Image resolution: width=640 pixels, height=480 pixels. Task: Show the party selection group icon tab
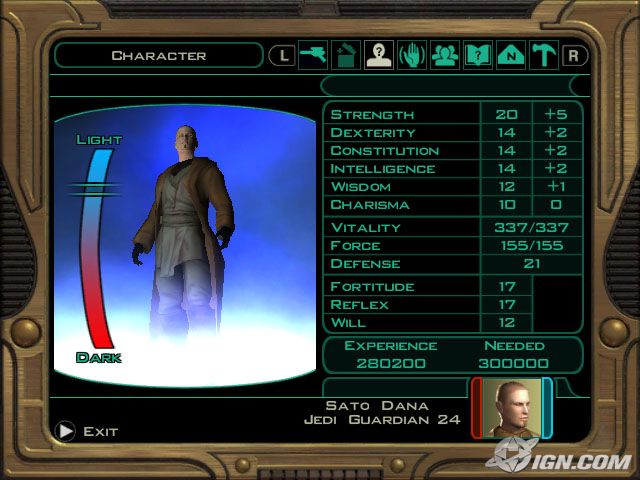tap(445, 55)
